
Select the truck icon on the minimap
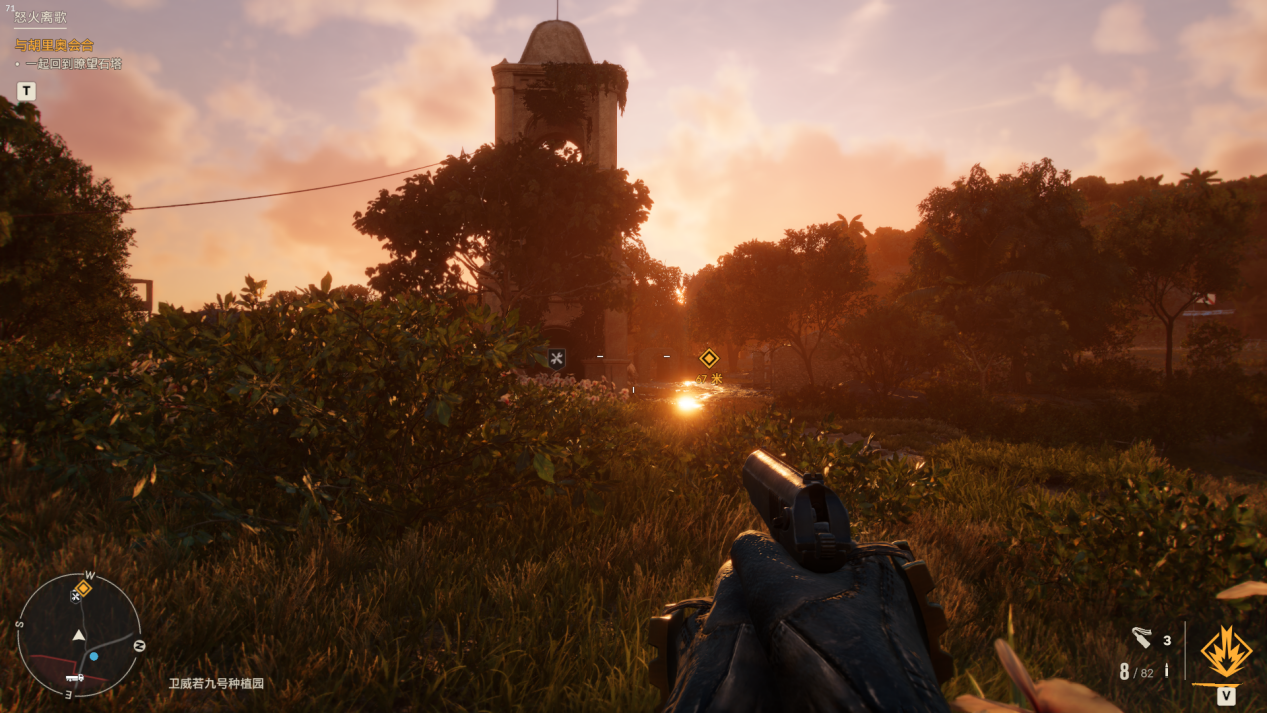pos(74,677)
